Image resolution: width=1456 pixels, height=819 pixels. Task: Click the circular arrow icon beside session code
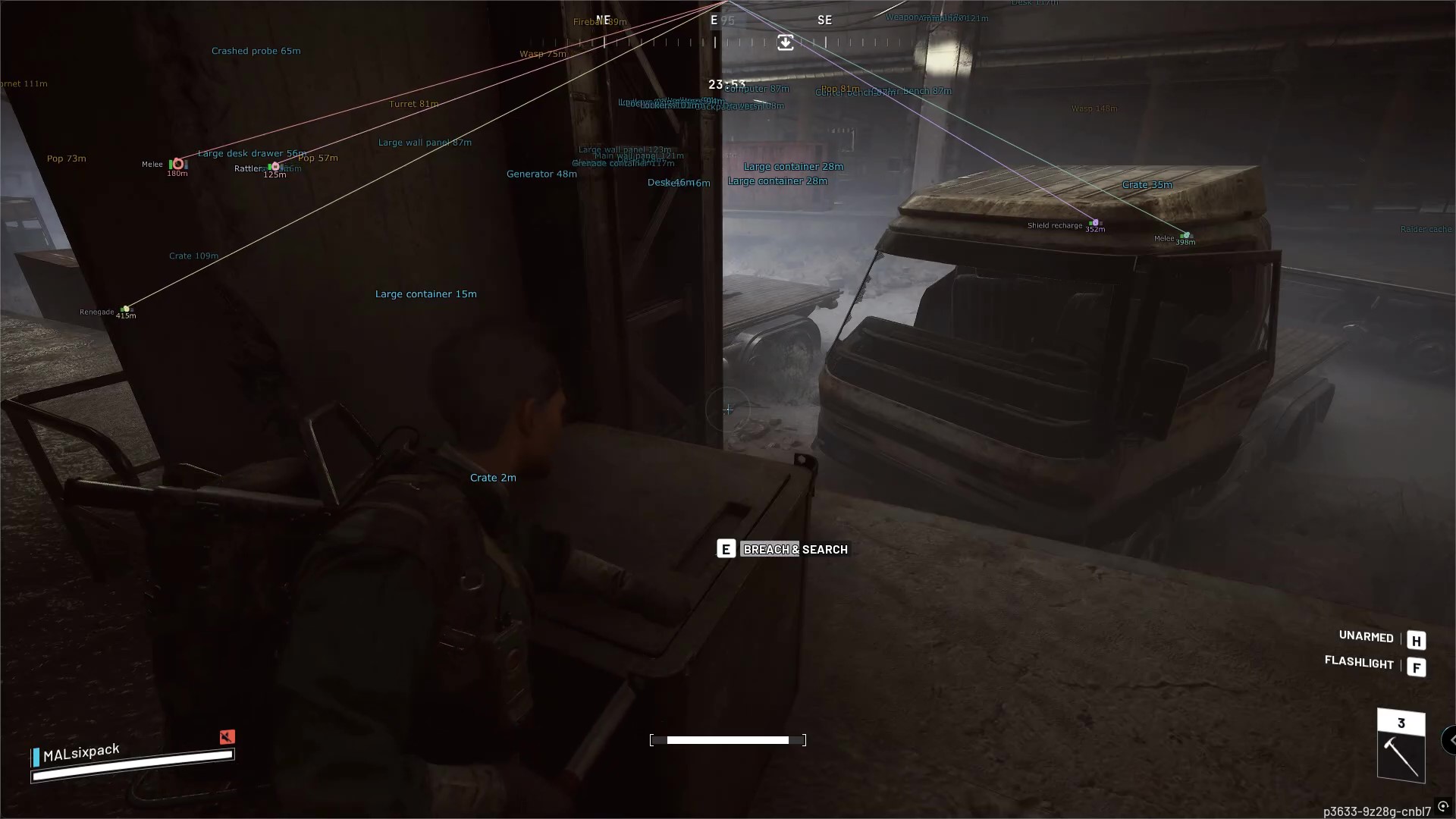(x=1443, y=807)
